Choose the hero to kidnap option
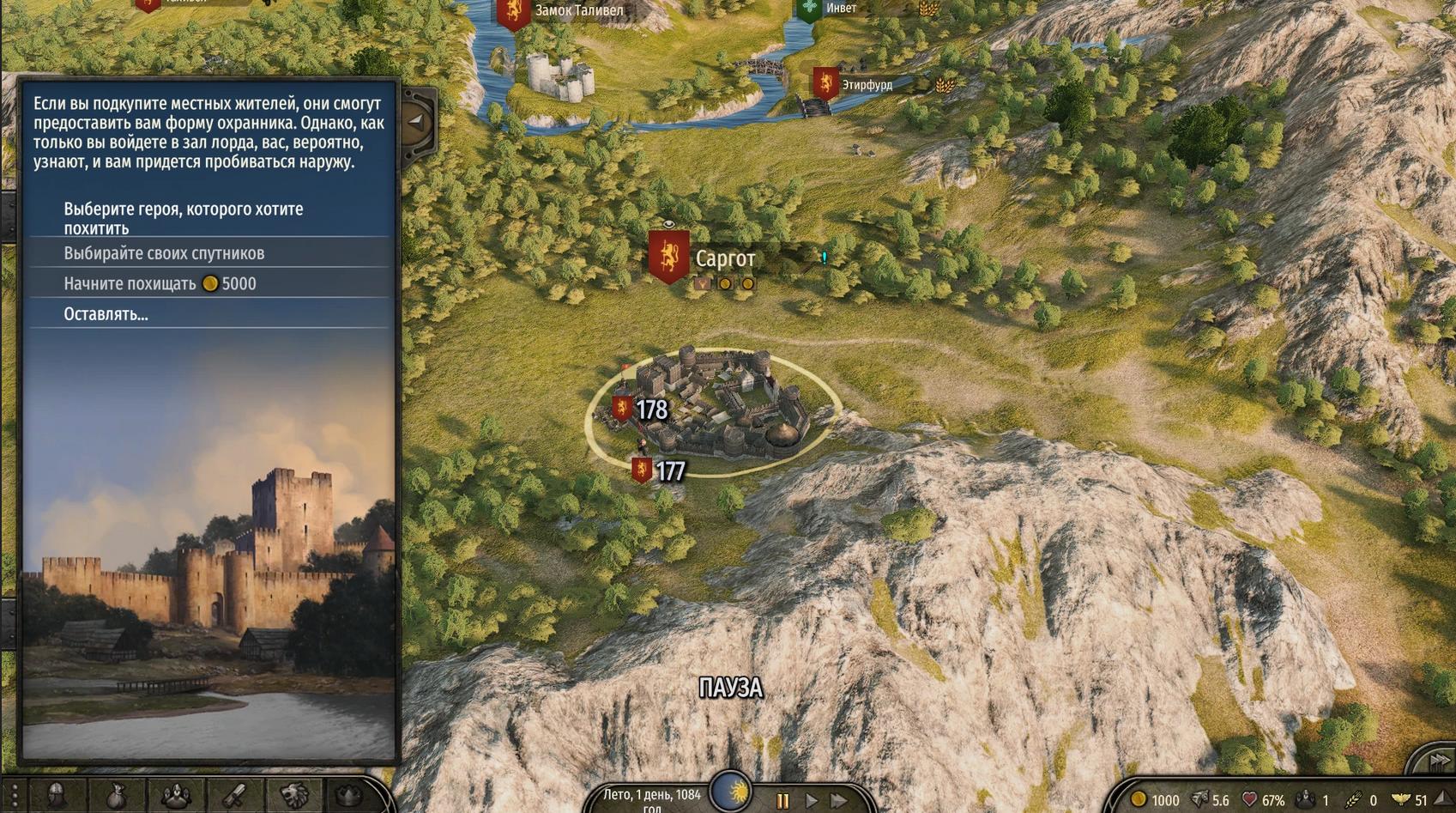The image size is (1456, 813). tap(183, 218)
